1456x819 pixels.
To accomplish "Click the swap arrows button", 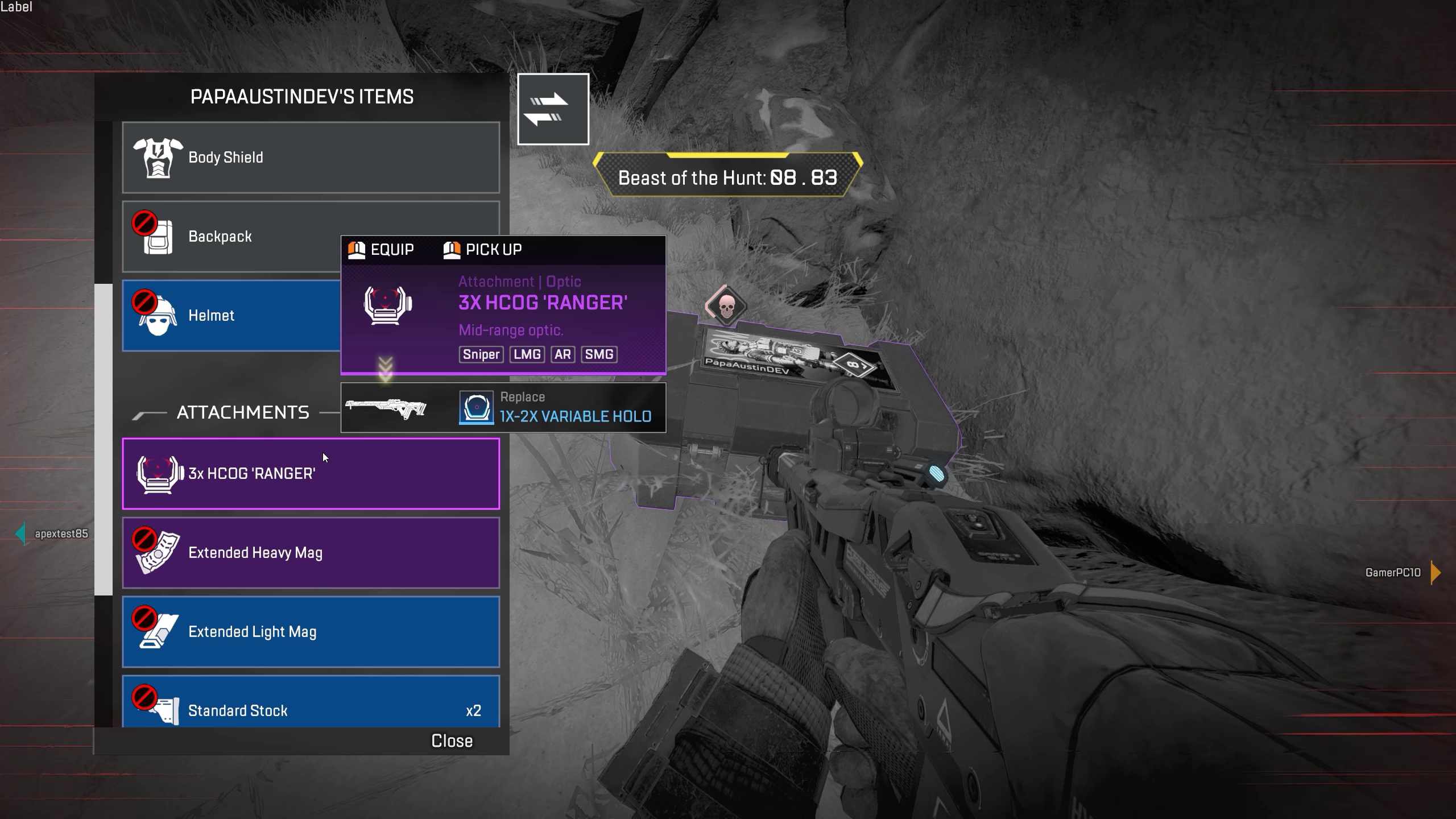I will click(553, 109).
